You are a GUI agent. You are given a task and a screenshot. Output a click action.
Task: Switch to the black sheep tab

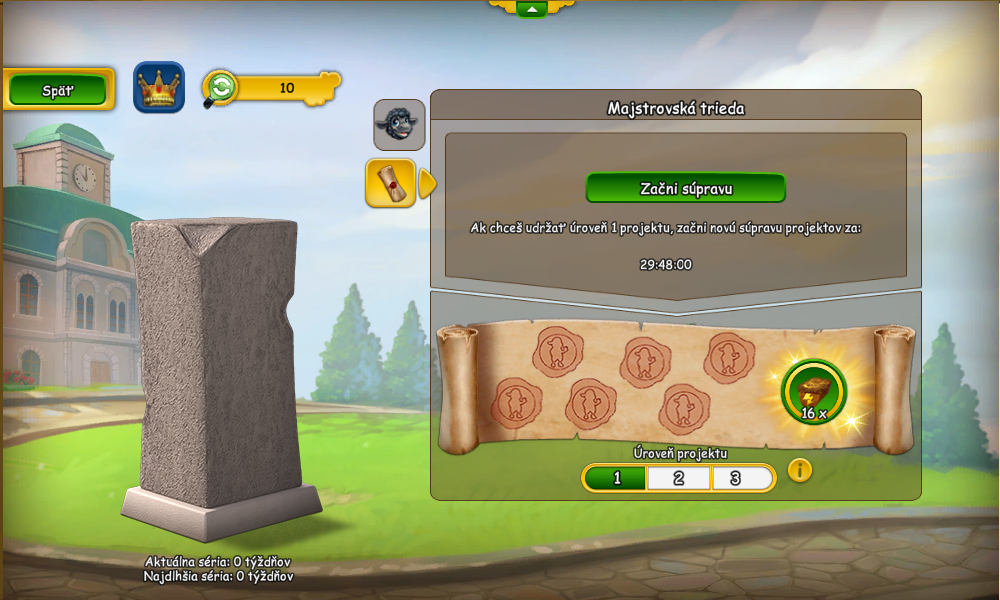tap(399, 125)
